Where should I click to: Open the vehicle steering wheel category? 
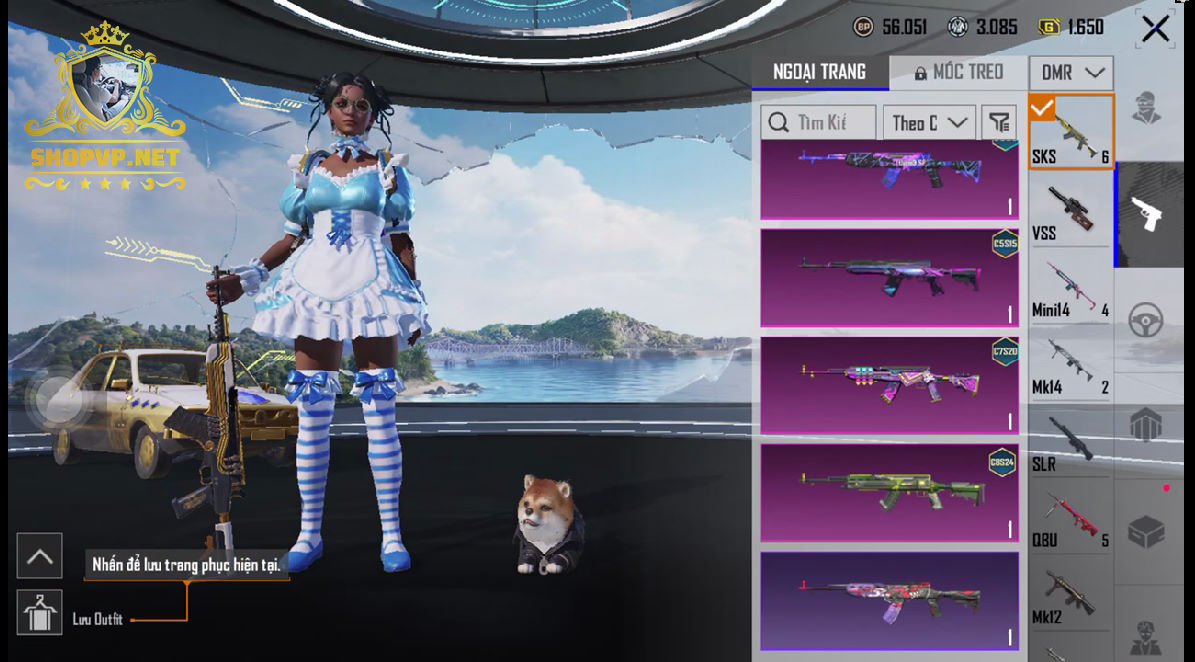(1146, 322)
